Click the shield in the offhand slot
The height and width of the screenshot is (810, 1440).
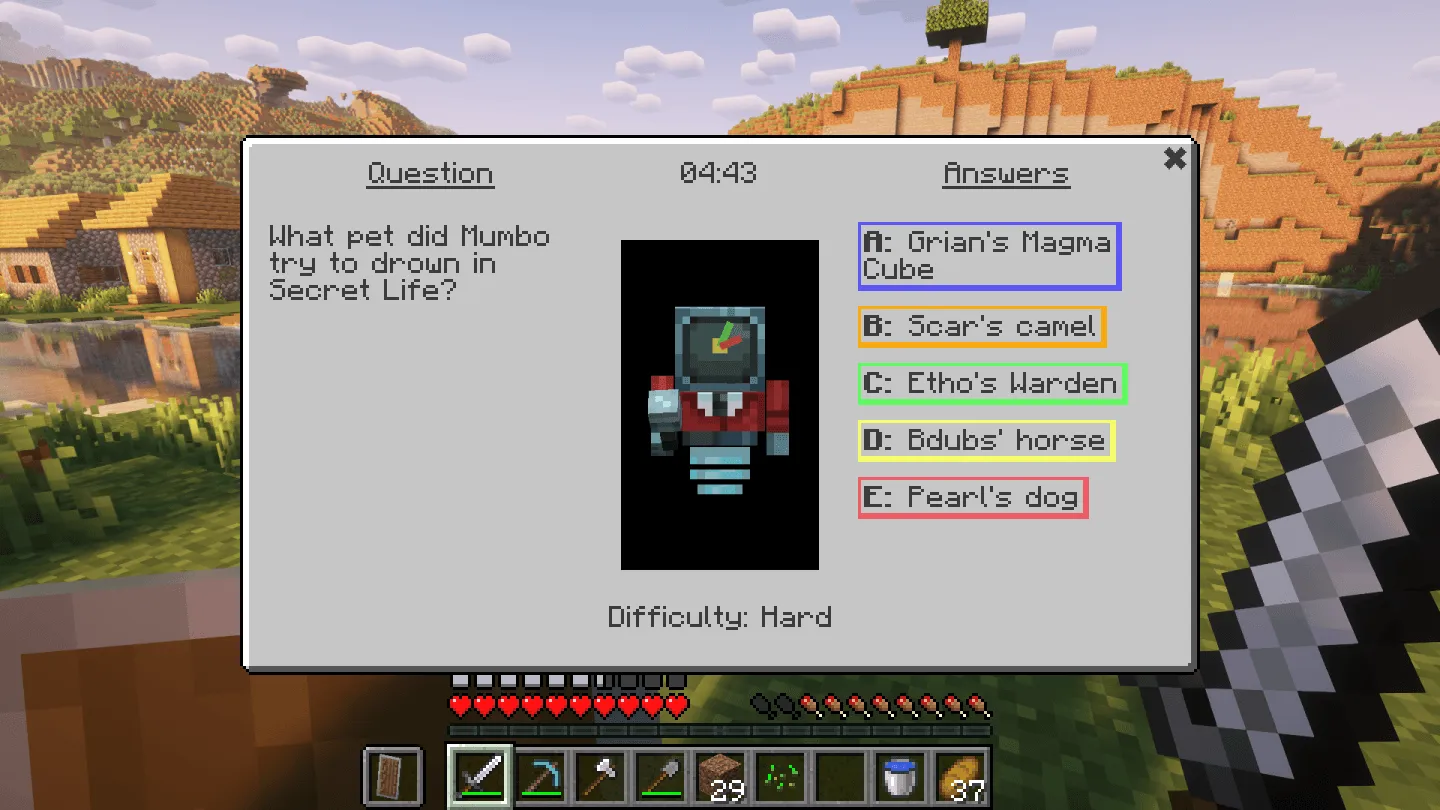394,778
